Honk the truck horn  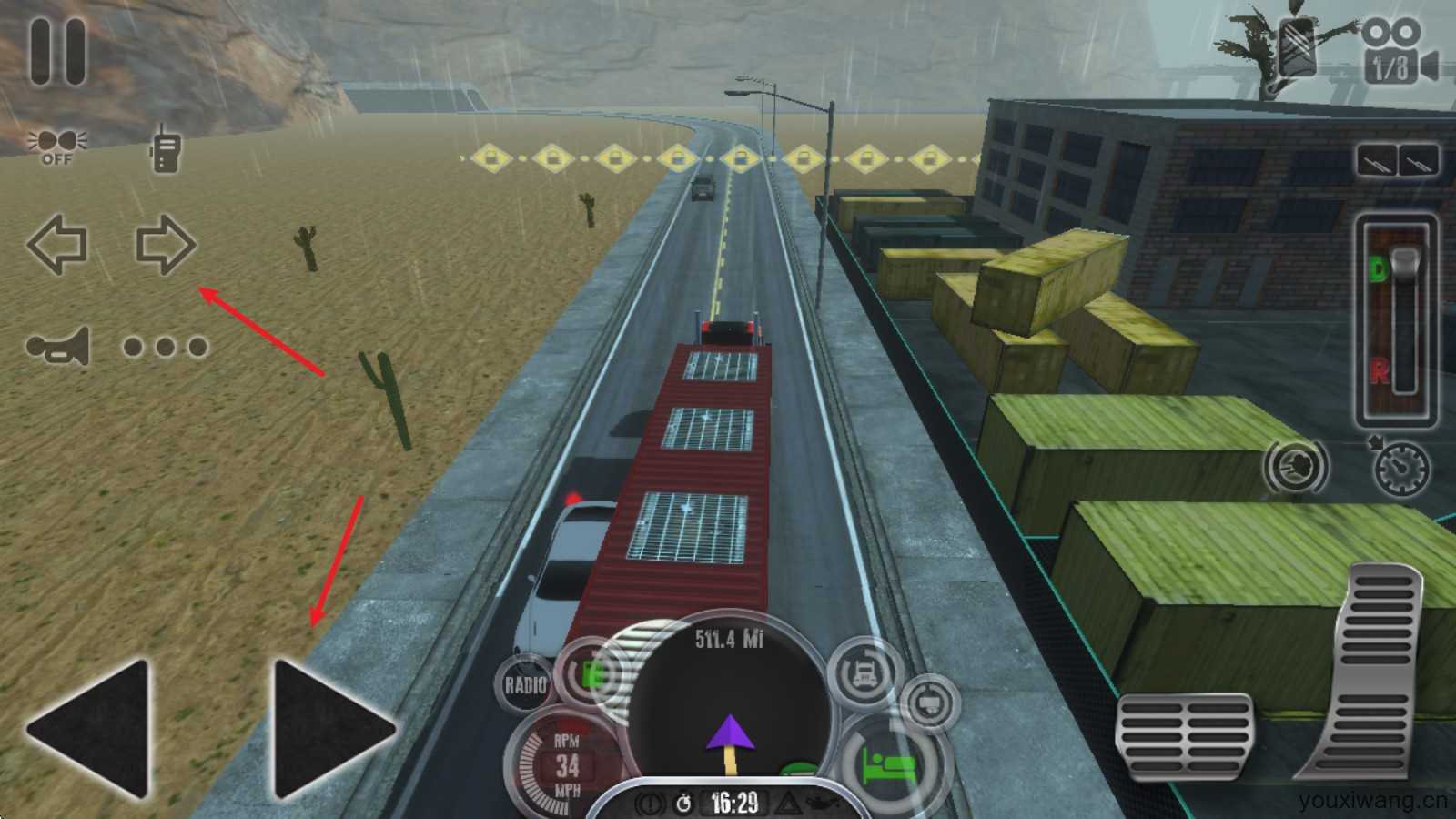click(x=59, y=346)
